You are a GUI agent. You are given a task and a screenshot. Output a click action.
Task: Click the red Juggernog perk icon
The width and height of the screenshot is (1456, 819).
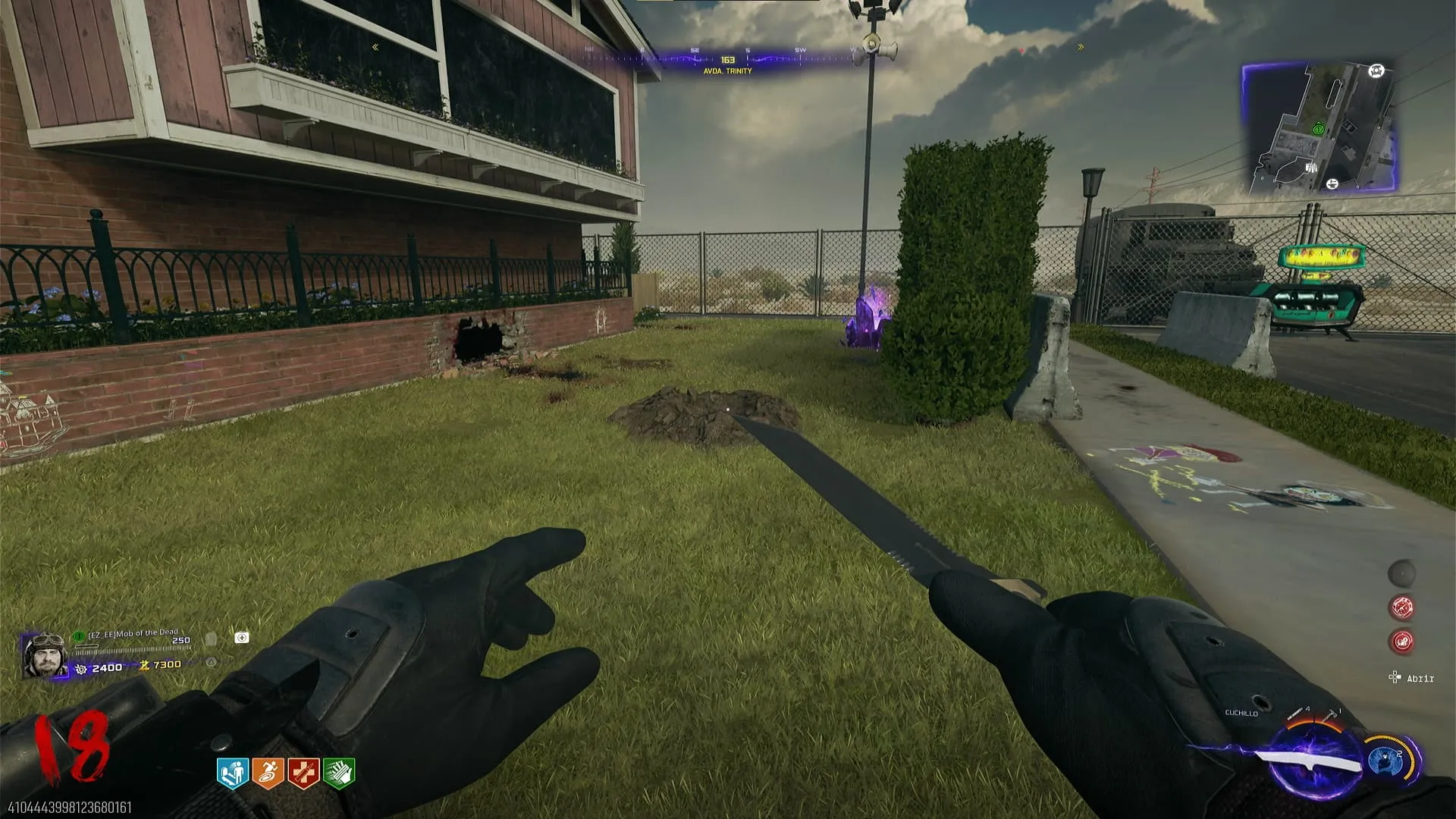pyautogui.click(x=303, y=773)
